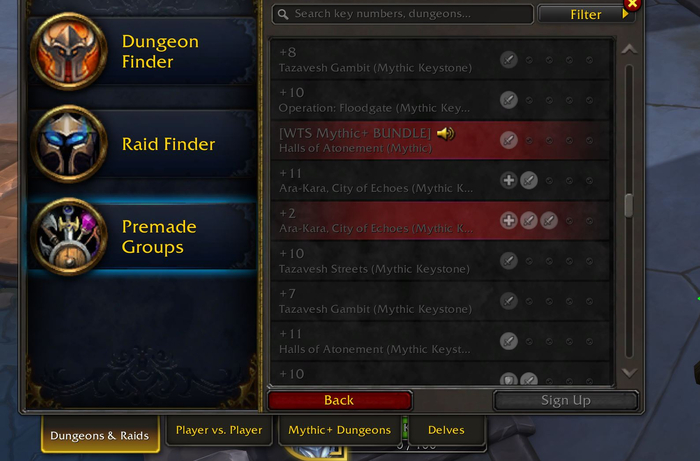Click the Sign Up button
Image resolution: width=700 pixels, height=461 pixels.
(x=565, y=400)
